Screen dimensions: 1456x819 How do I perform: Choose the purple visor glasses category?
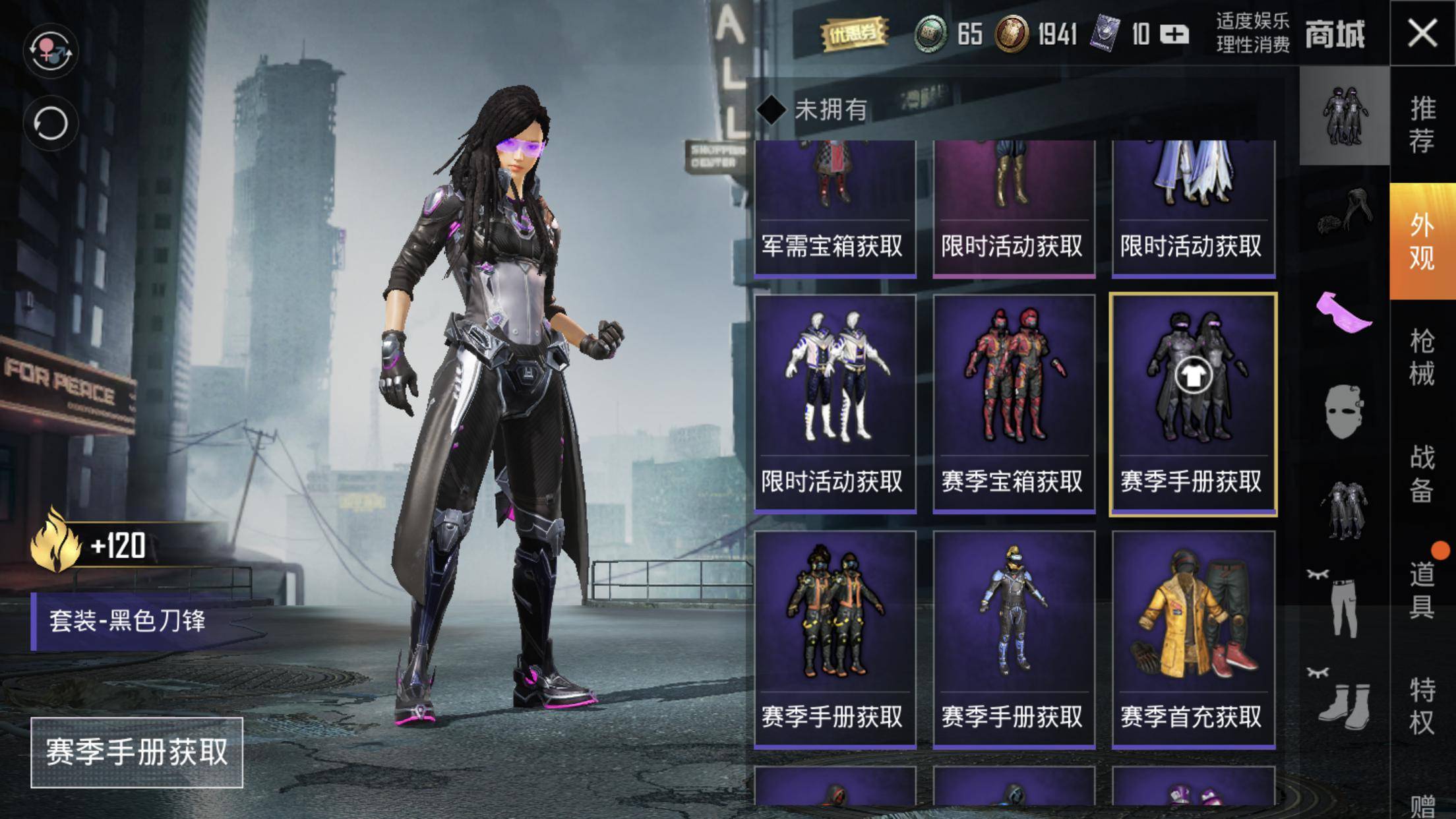[x=1345, y=312]
